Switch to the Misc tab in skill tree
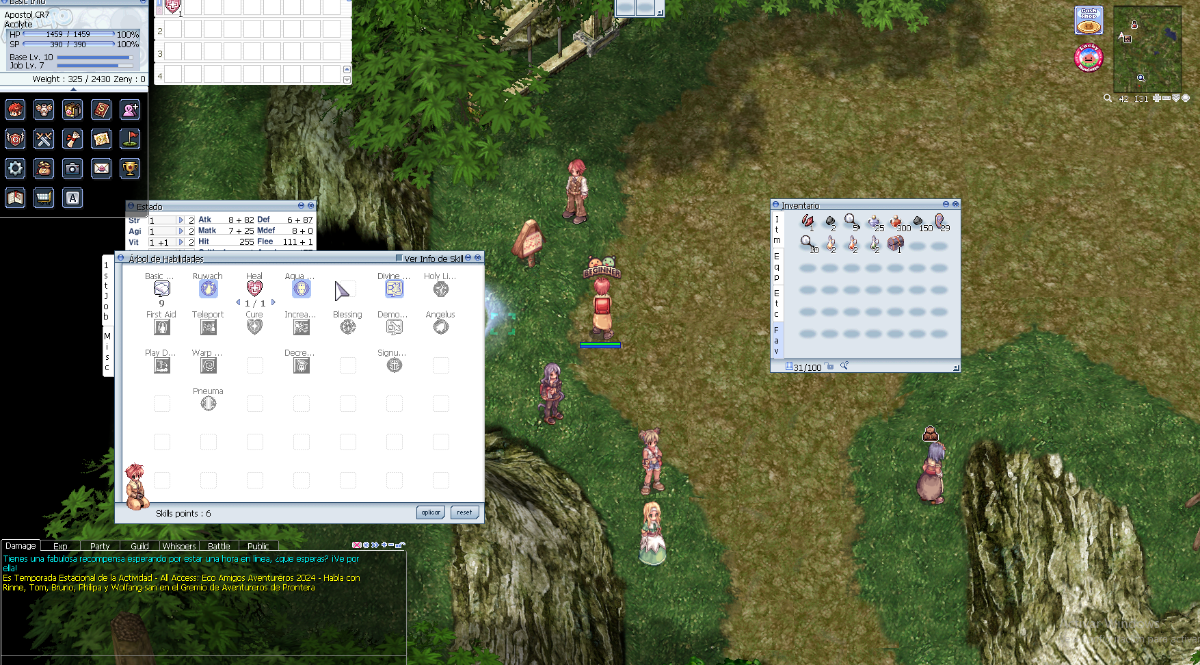The width and height of the screenshot is (1200, 665). point(108,352)
